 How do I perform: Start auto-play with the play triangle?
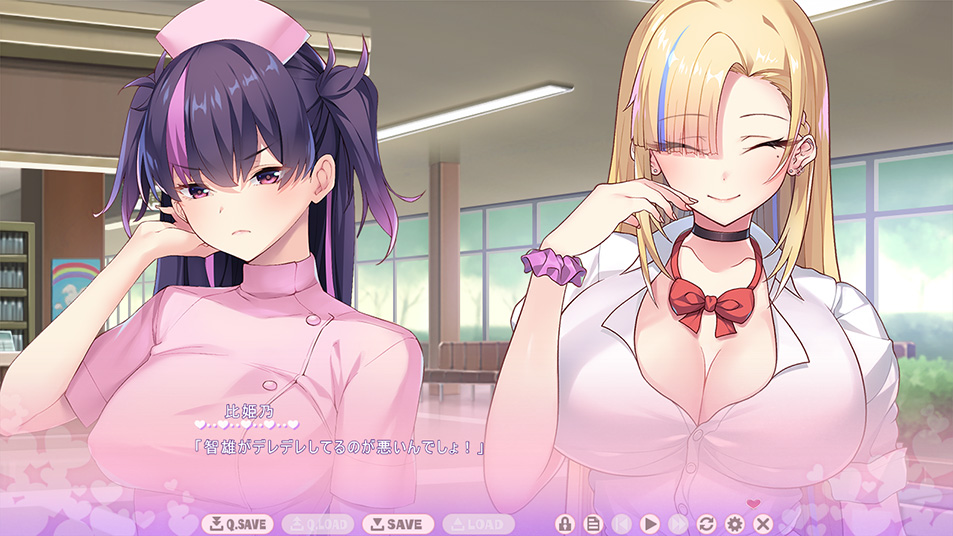pos(649,524)
